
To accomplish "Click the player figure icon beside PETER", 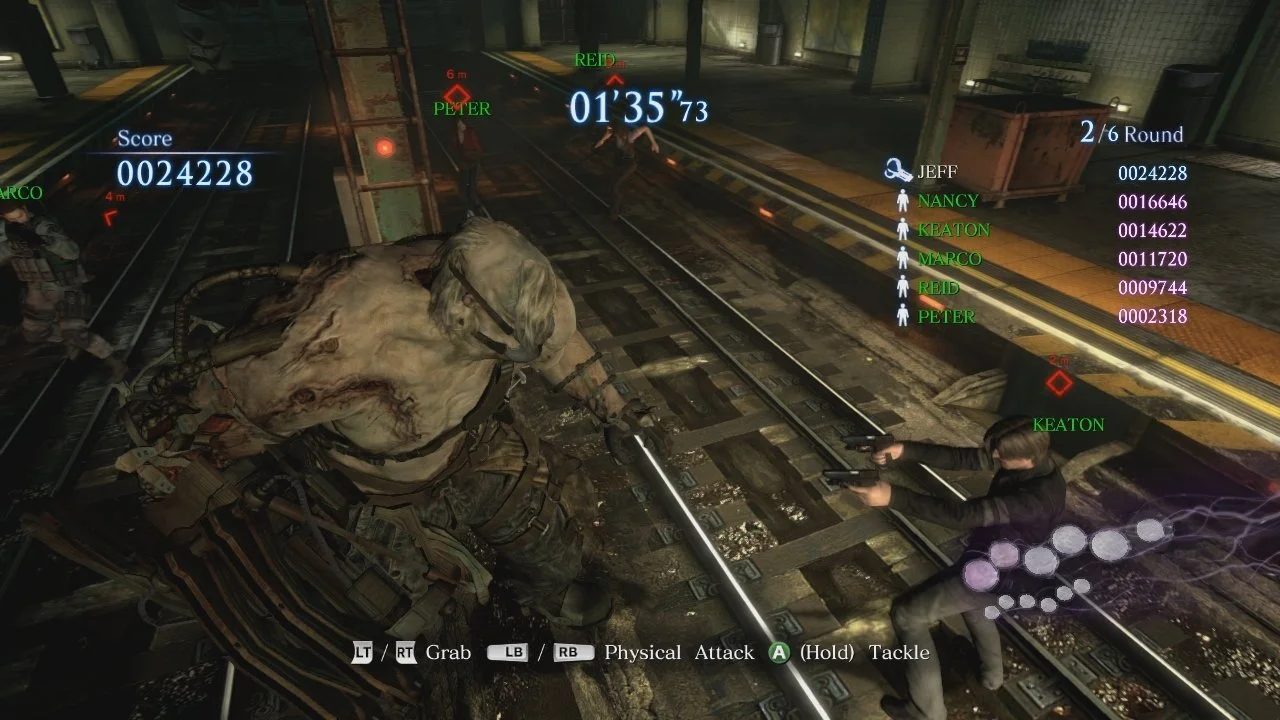I will (x=903, y=316).
